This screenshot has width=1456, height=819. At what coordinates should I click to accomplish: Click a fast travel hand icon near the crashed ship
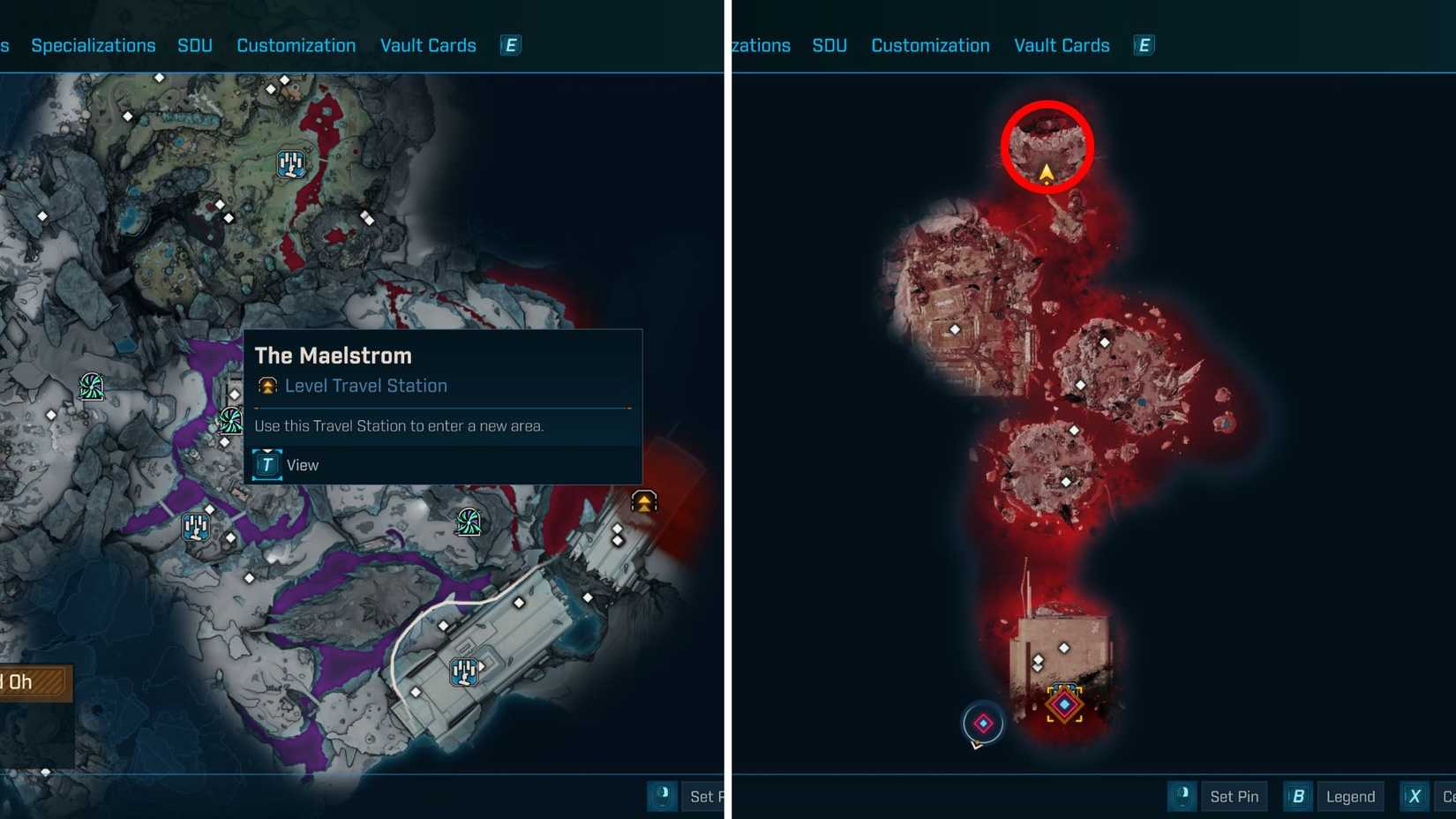(463, 673)
